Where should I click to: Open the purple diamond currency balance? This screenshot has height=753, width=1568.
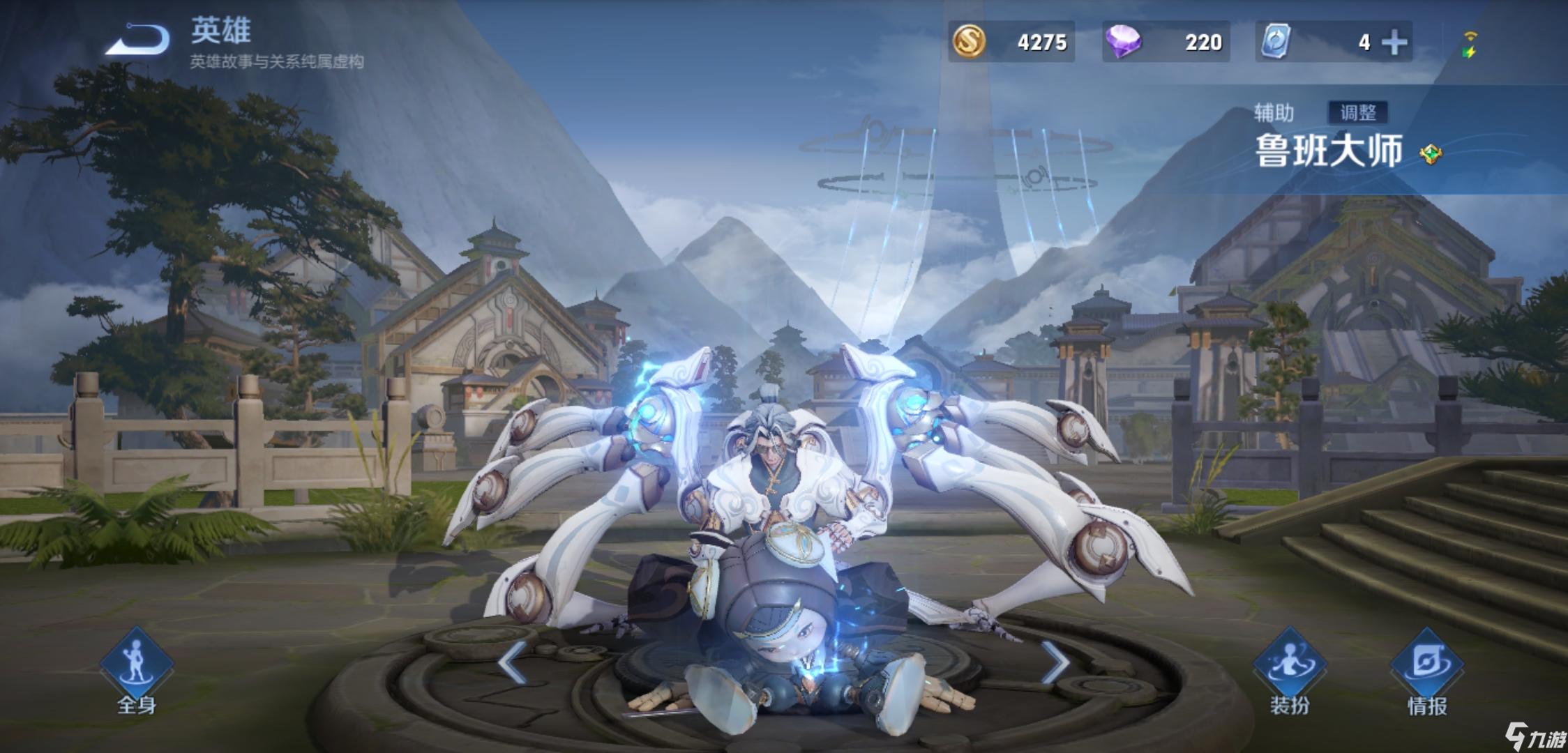pos(1165,42)
